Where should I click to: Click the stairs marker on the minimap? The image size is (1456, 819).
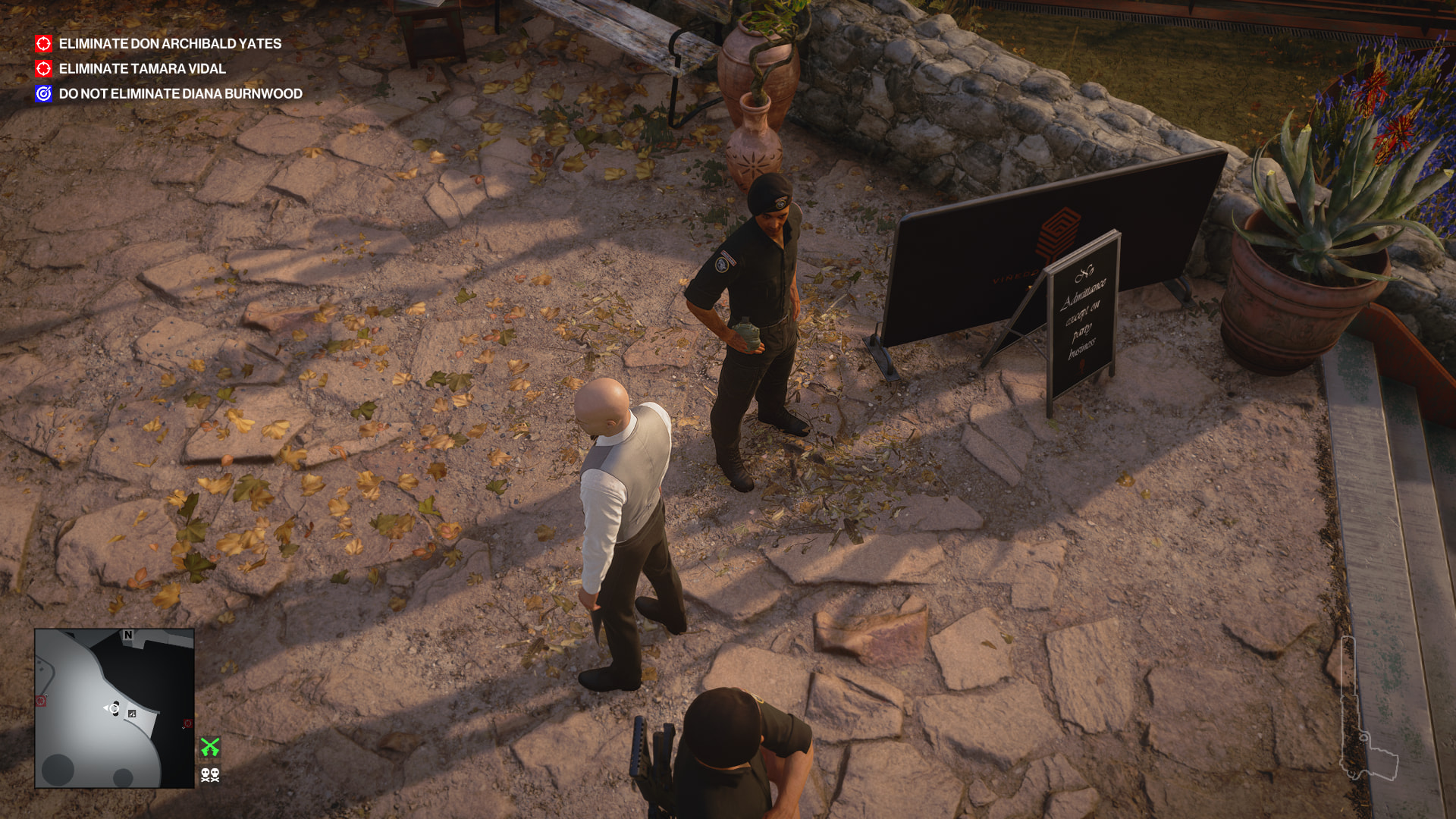[132, 714]
